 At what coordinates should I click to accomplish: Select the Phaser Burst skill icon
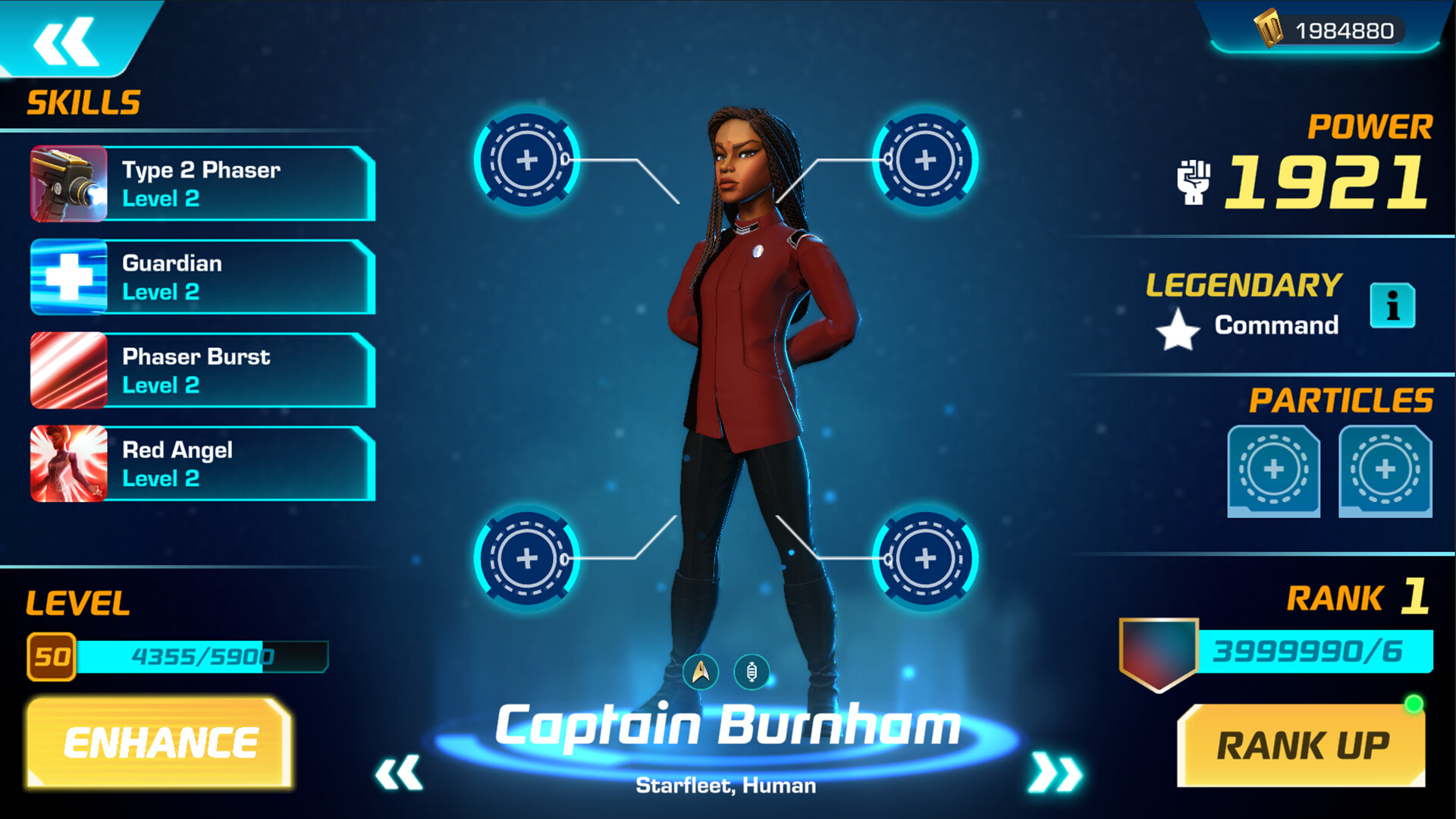pos(67,371)
